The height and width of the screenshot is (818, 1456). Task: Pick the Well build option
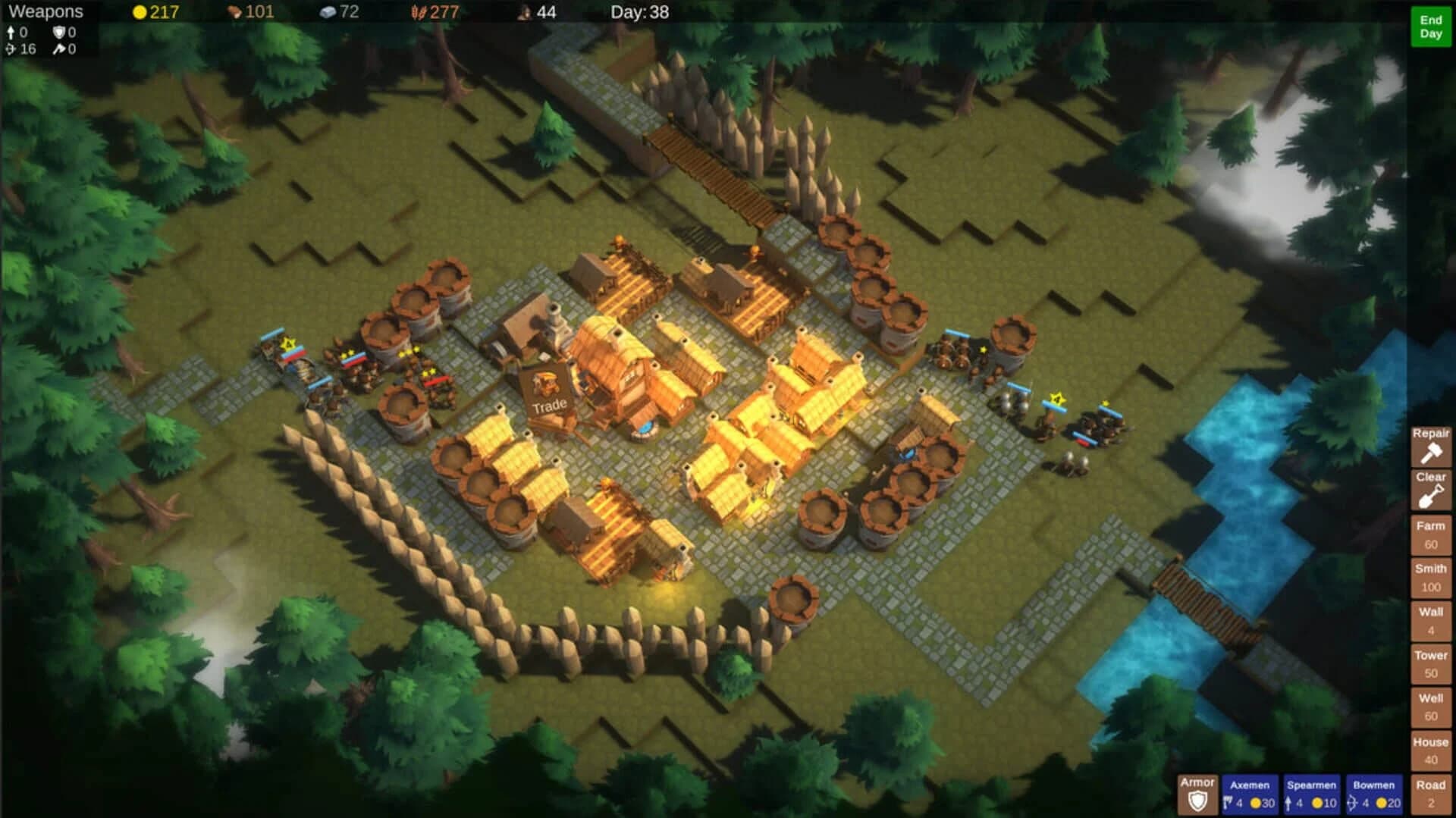pos(1430,707)
